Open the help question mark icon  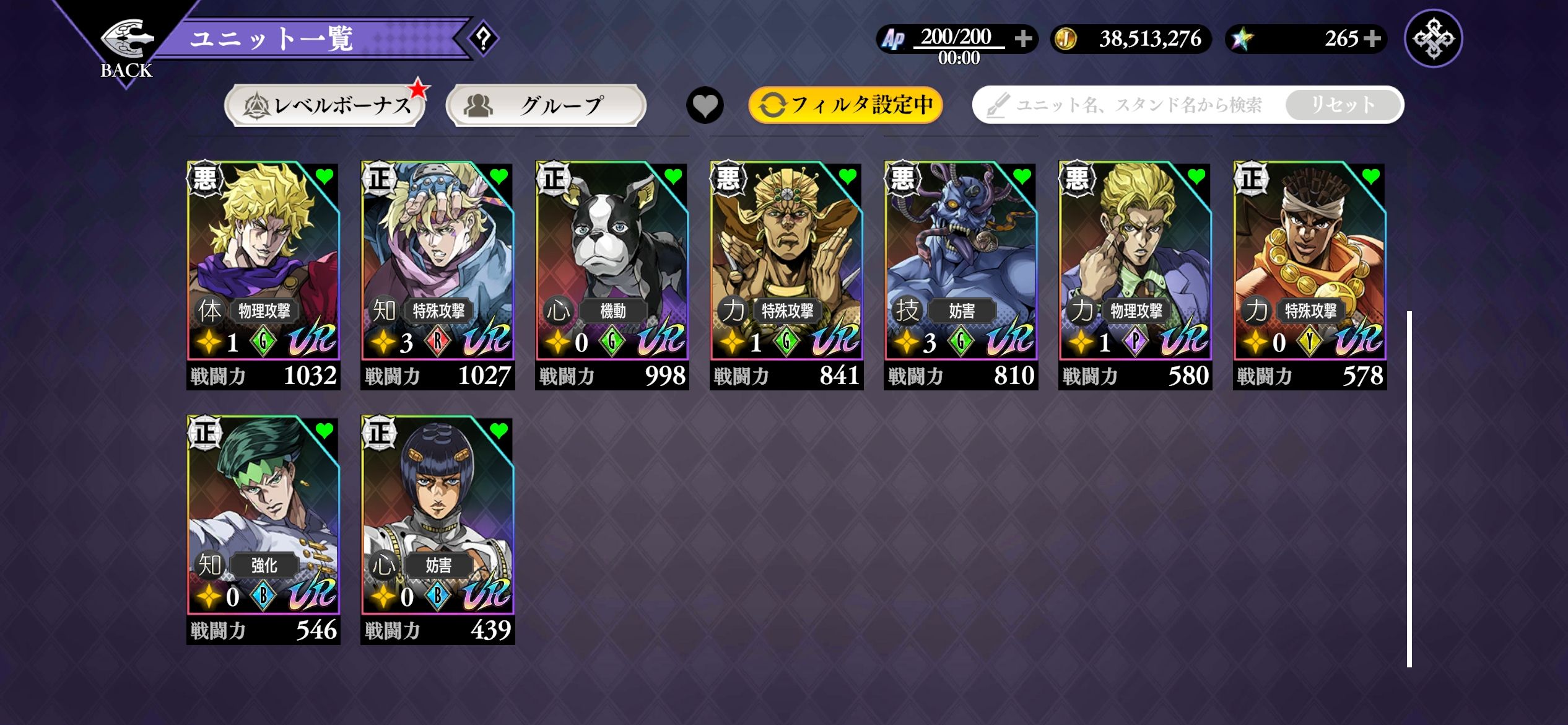483,38
